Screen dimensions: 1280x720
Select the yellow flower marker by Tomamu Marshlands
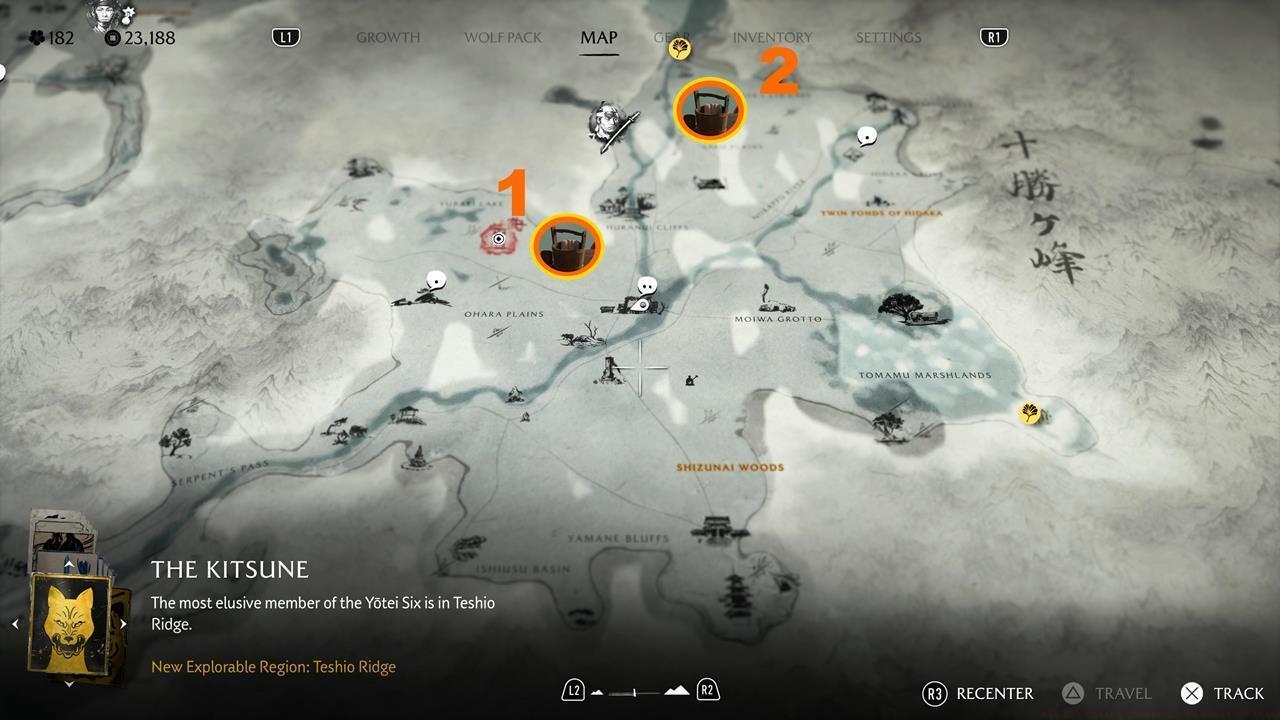pyautogui.click(x=1029, y=412)
